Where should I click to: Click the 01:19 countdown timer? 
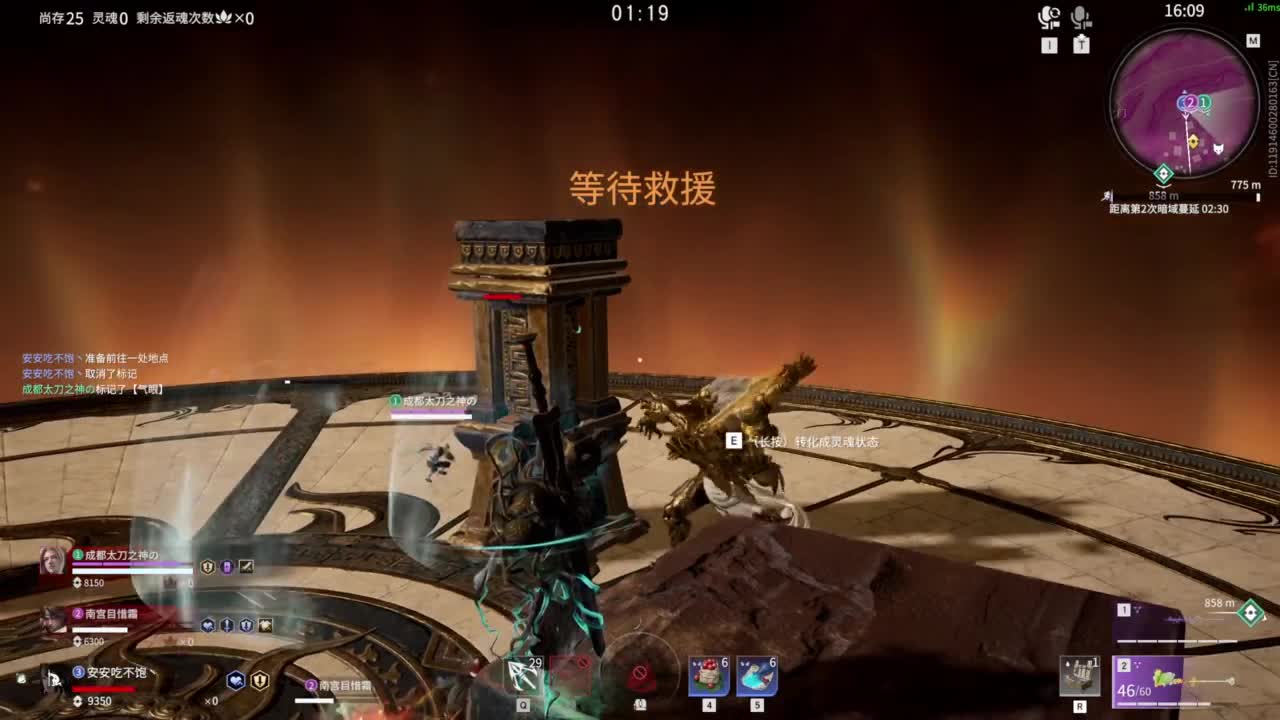click(x=640, y=14)
